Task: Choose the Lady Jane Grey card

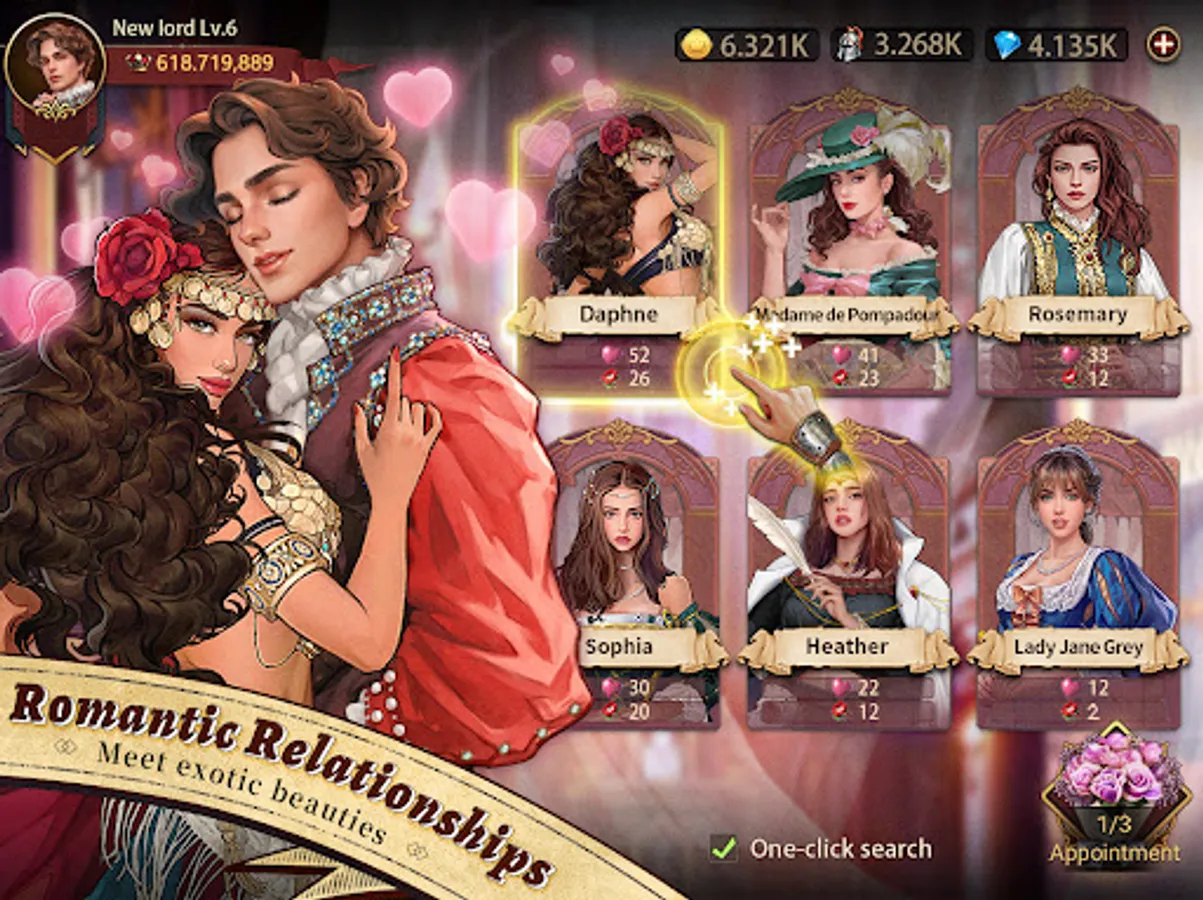Action: [1077, 580]
